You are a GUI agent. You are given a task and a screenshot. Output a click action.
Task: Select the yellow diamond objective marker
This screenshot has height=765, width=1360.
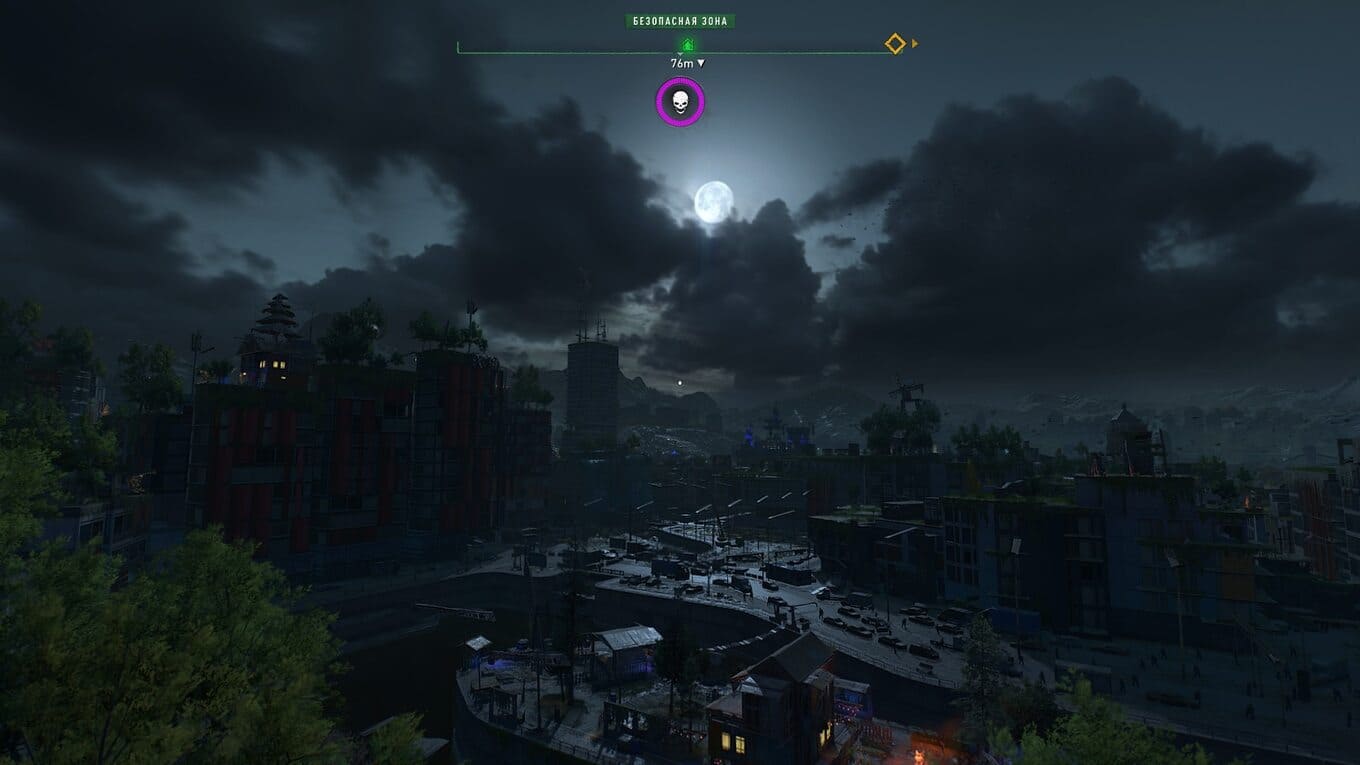[x=895, y=44]
